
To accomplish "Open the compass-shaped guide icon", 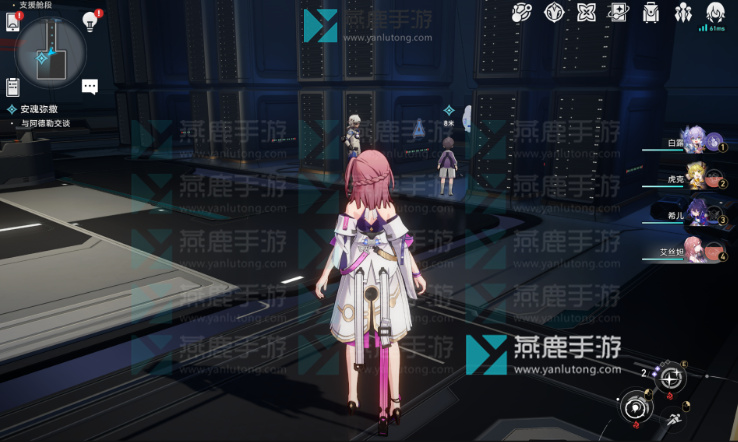I will [554, 13].
